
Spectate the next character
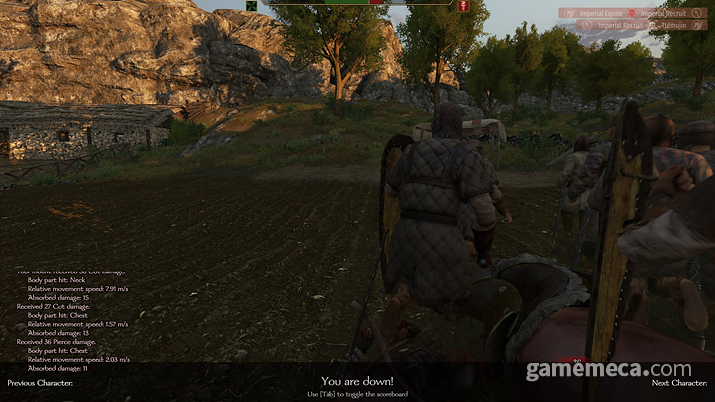pos(679,383)
